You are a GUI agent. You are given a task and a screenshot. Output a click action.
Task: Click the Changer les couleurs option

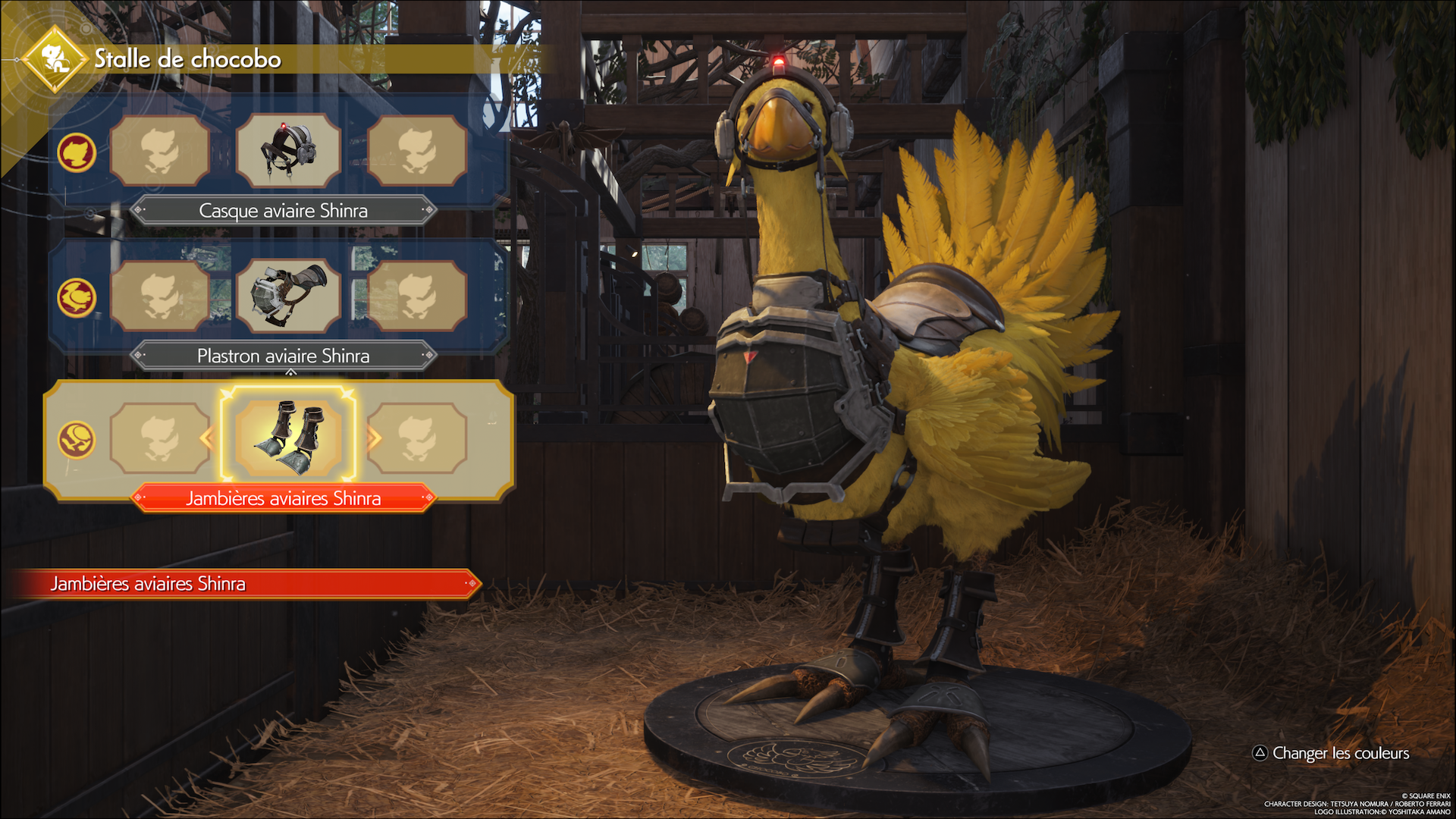pos(1331,753)
